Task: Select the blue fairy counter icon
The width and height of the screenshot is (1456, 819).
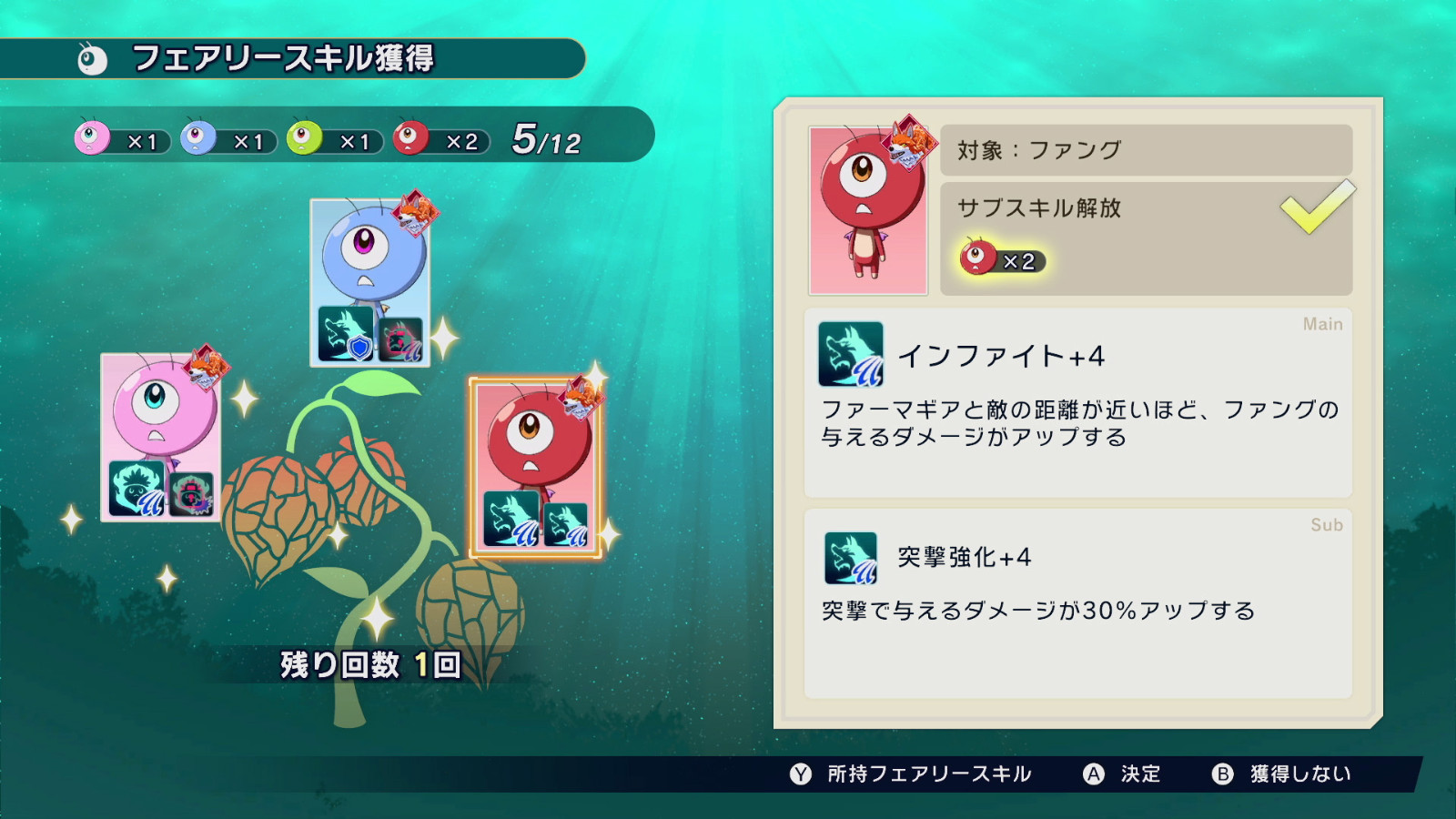Action: click(197, 140)
